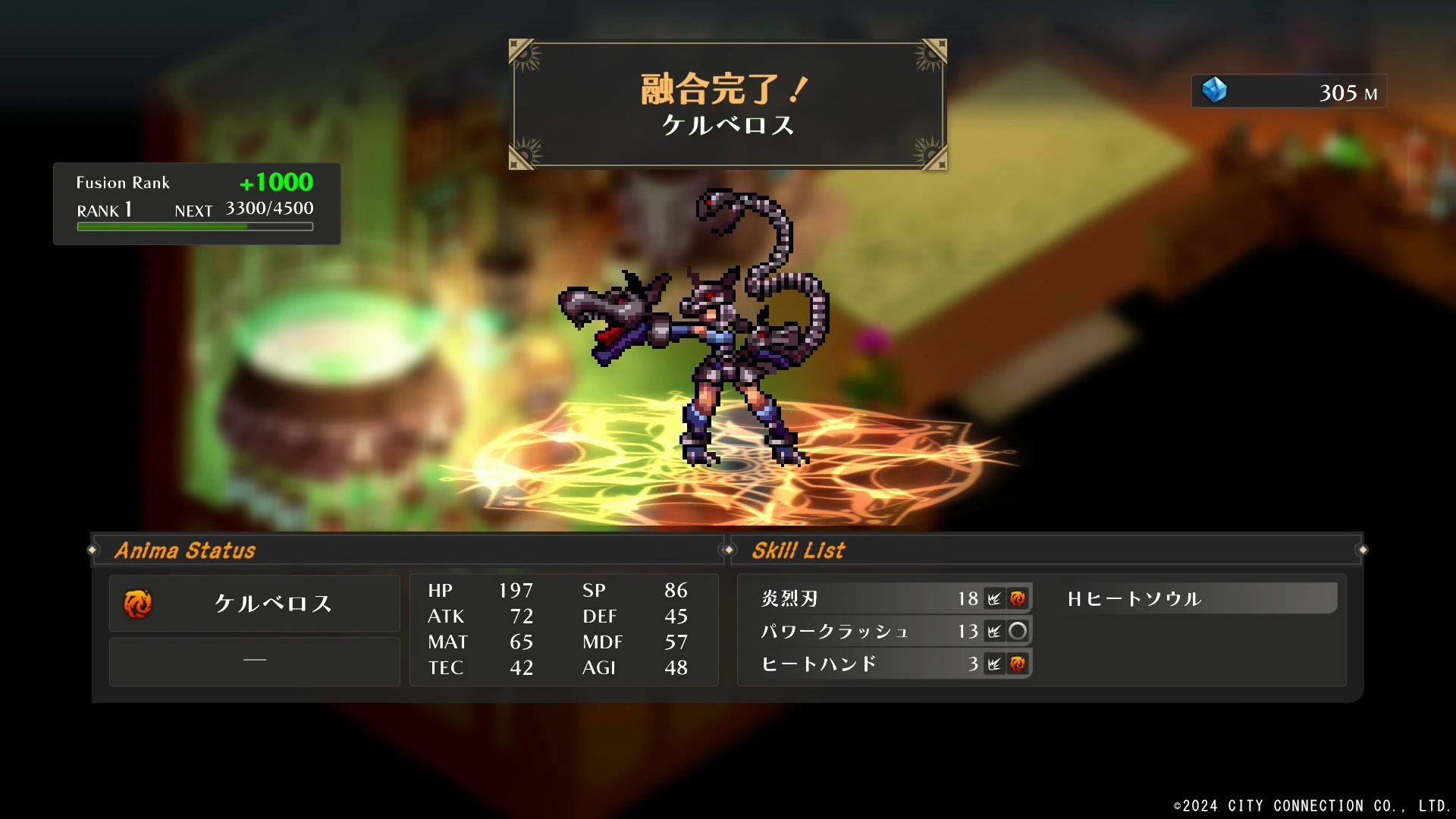This screenshot has height=819, width=1456.
Task: Click the strike icon beside ヒートハンド
Action: [996, 664]
